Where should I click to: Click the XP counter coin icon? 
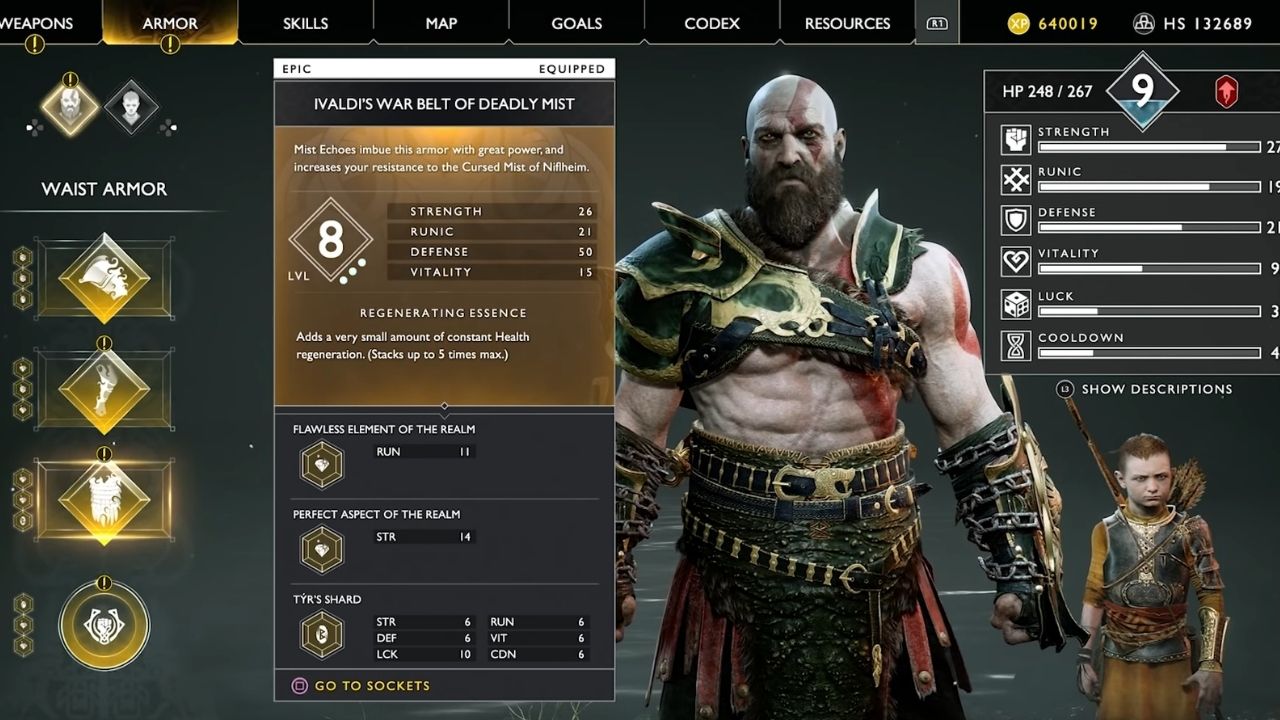click(x=1018, y=23)
